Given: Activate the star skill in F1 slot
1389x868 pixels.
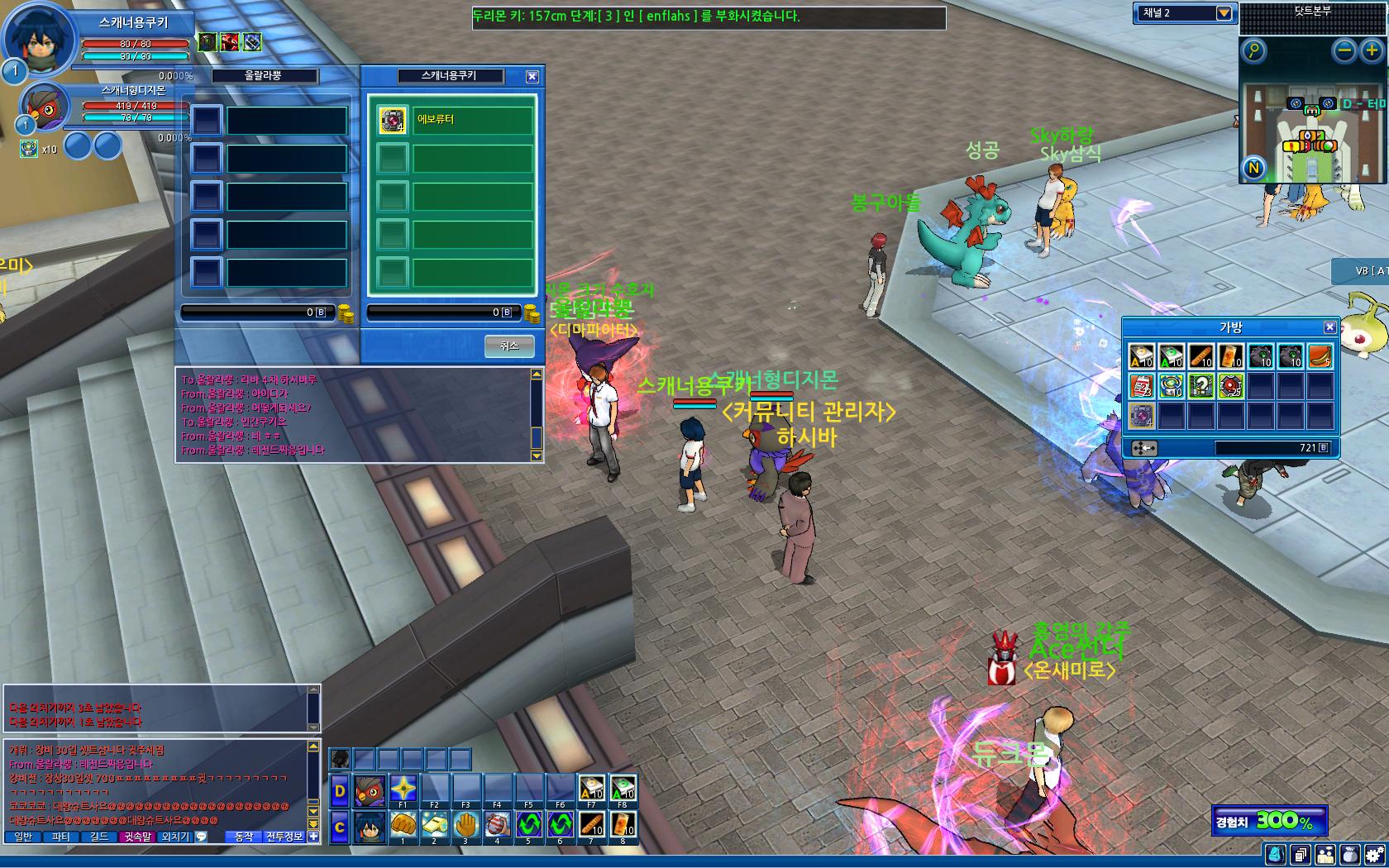Looking at the screenshot, I should pyautogui.click(x=403, y=788).
